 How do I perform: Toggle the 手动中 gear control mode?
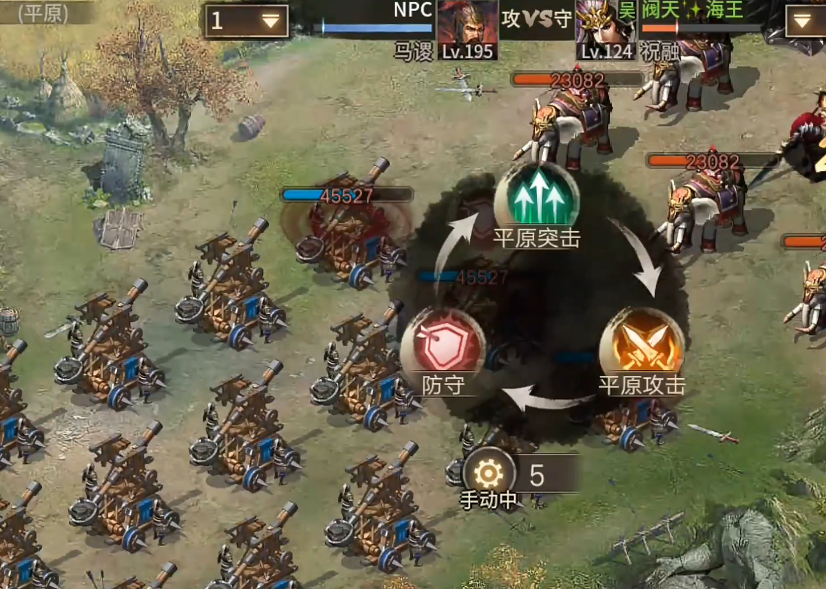point(489,473)
